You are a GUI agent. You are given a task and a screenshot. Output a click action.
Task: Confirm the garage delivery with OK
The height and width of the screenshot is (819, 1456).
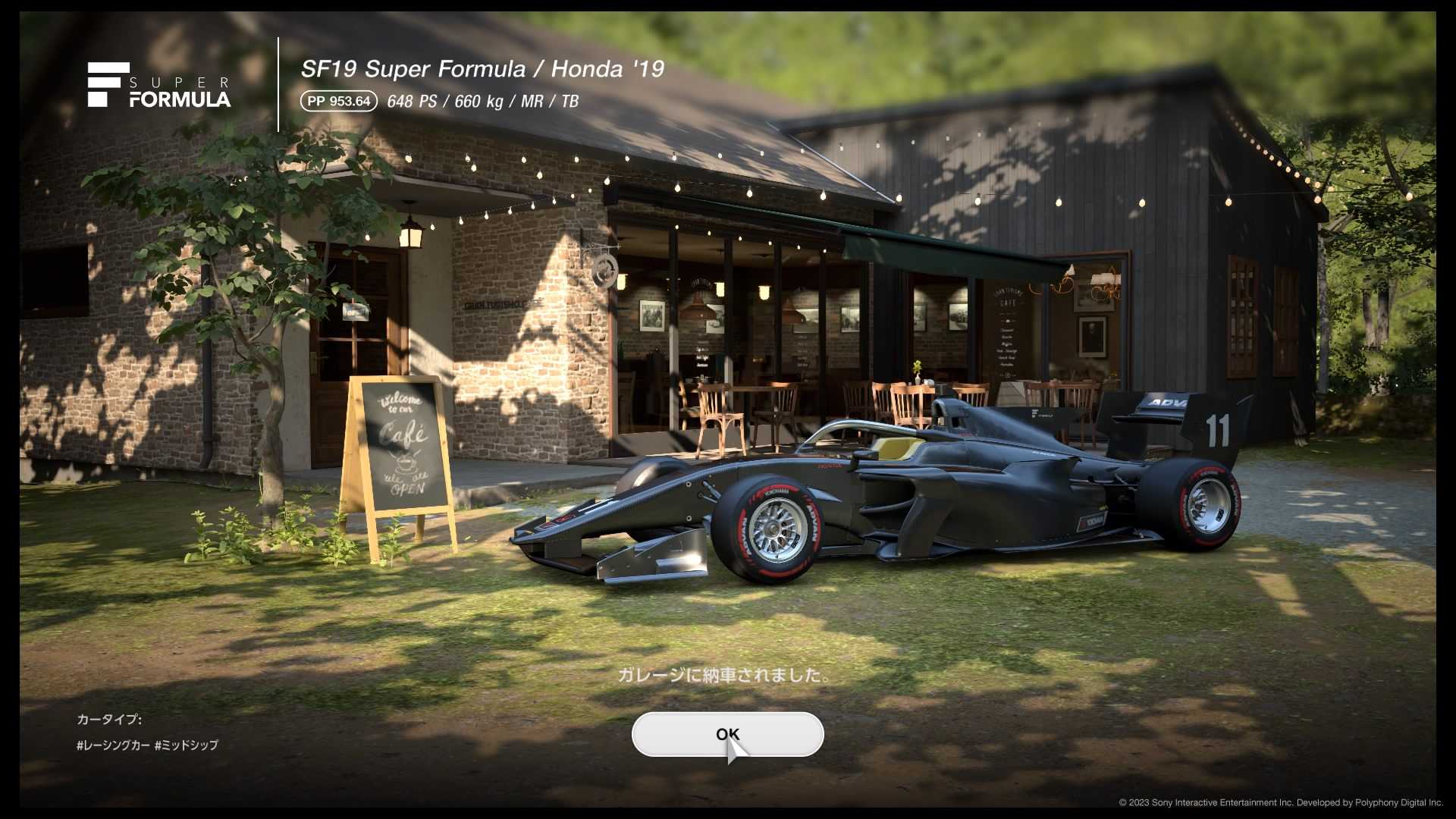(x=727, y=734)
